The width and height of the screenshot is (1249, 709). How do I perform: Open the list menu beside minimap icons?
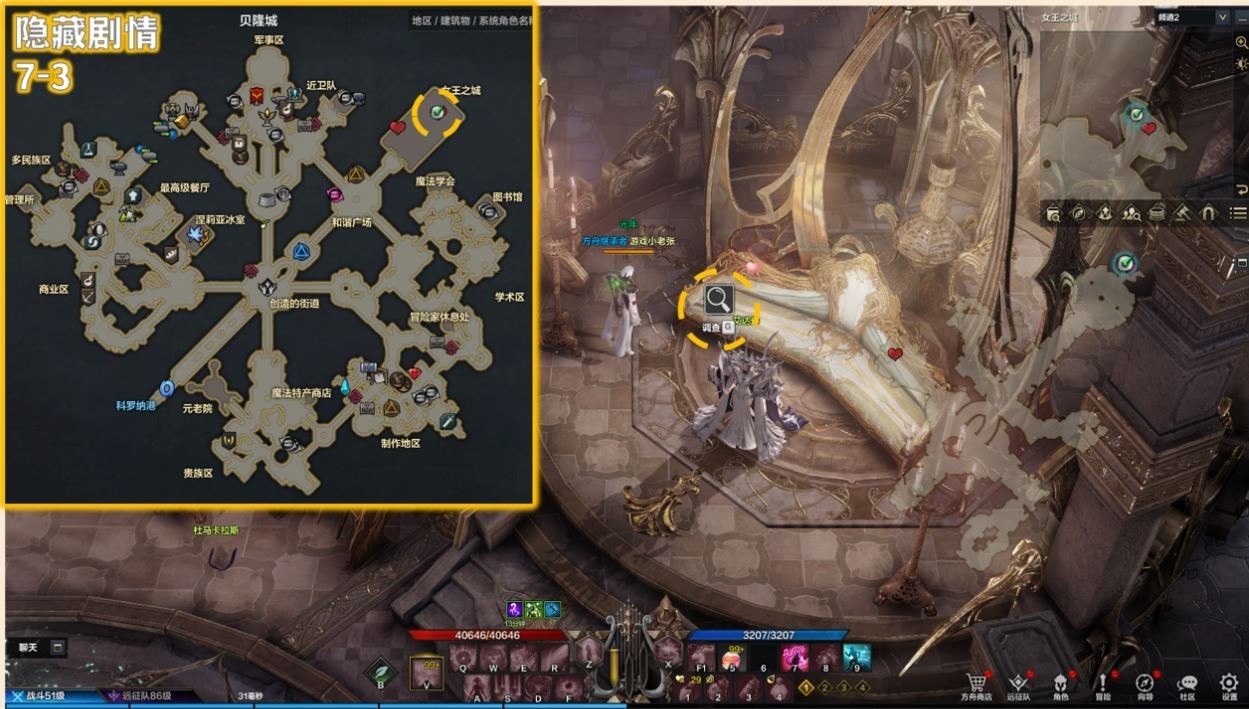1238,212
